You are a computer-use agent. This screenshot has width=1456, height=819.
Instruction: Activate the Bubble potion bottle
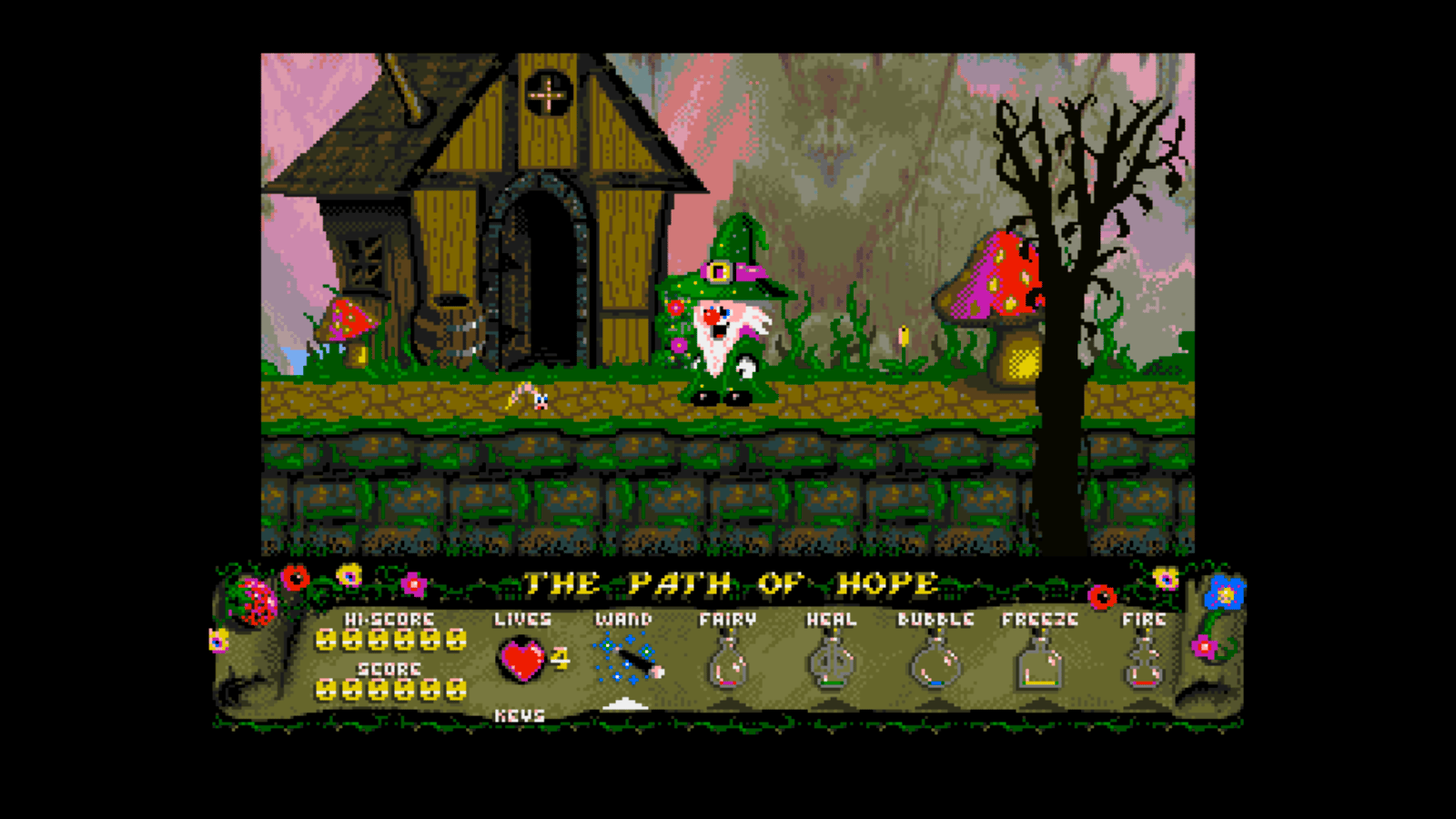935,665
